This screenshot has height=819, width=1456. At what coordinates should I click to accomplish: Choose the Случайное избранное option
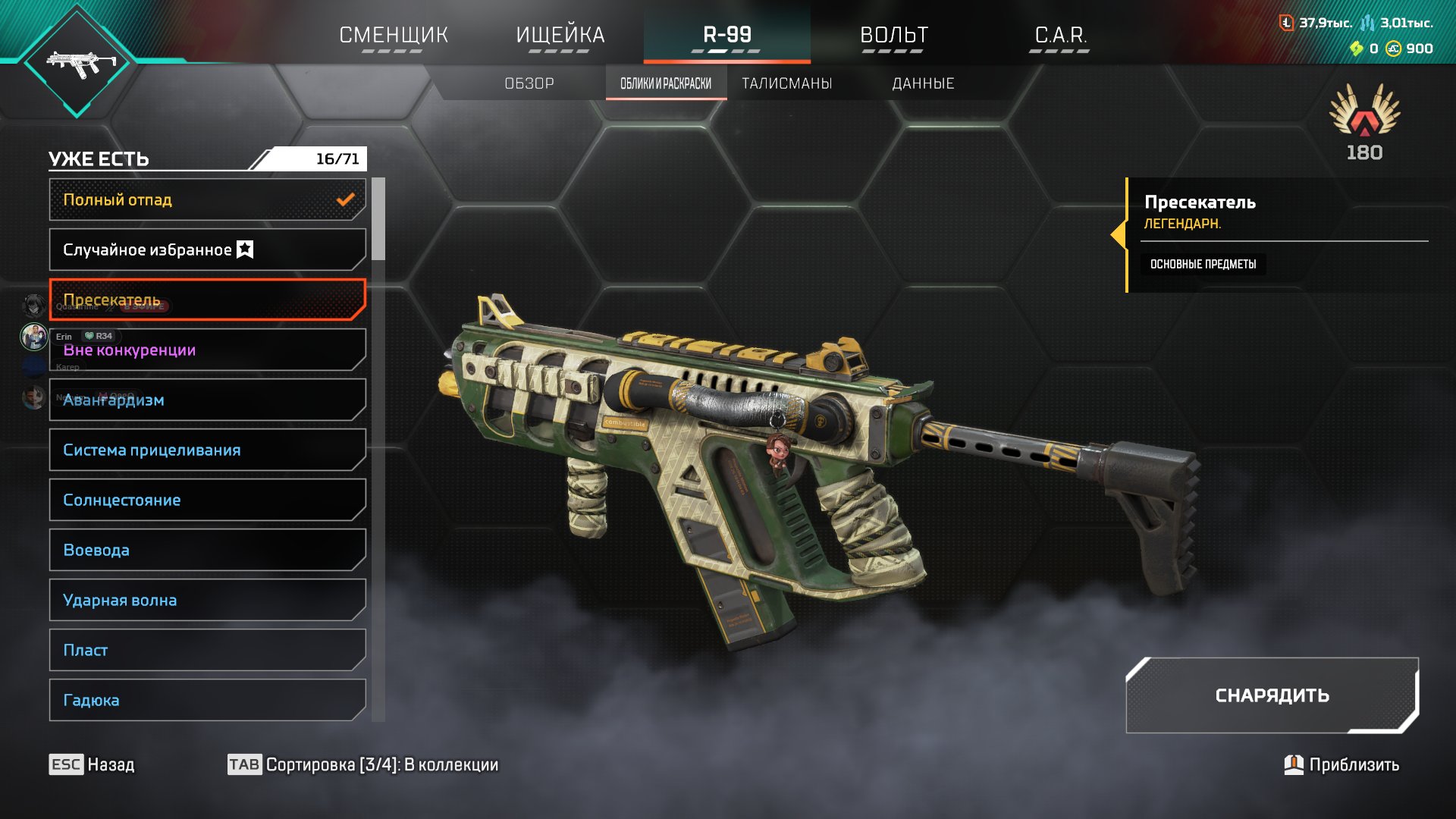click(x=207, y=249)
